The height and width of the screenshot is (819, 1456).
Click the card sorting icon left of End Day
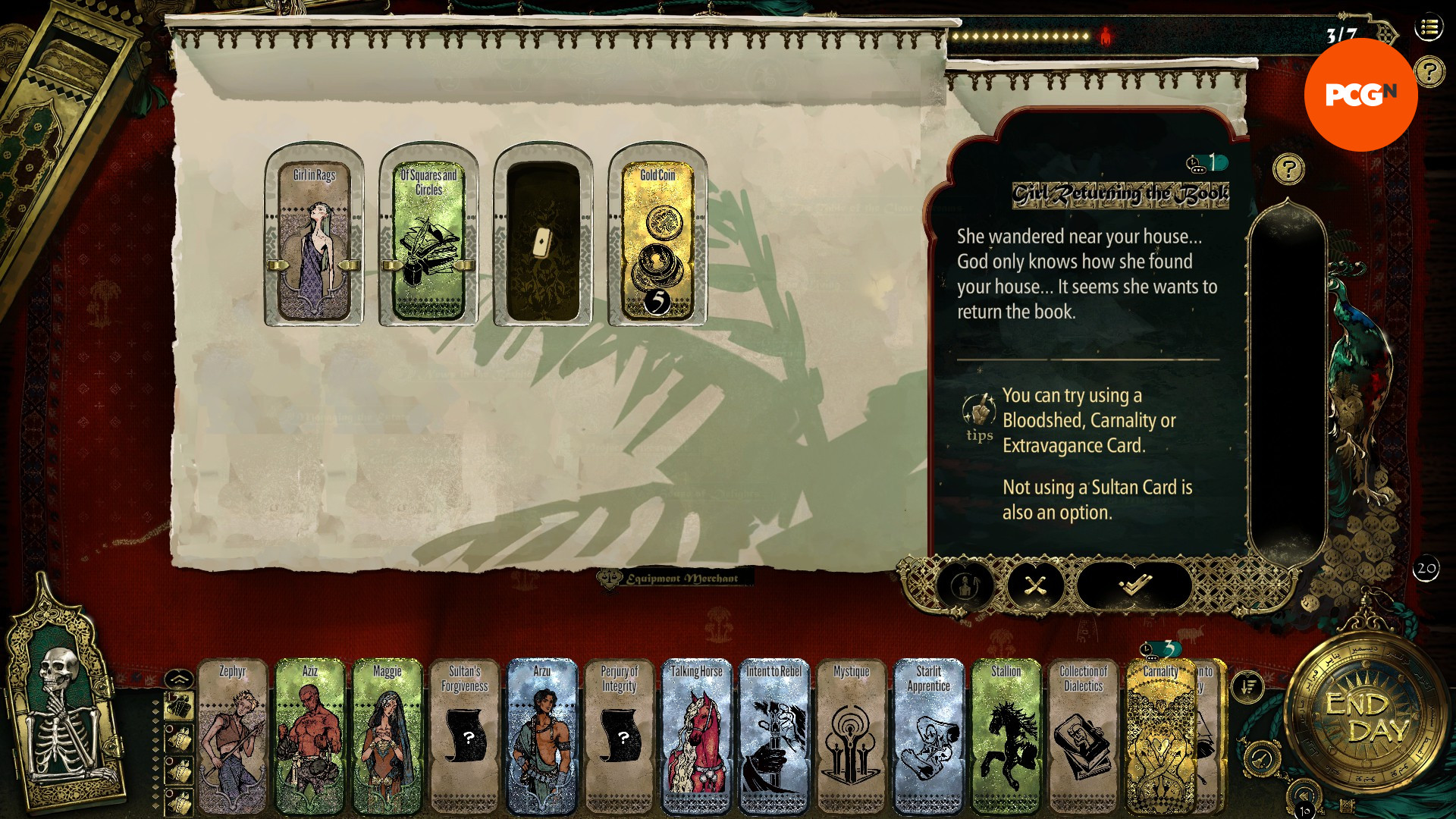pyautogui.click(x=1248, y=686)
